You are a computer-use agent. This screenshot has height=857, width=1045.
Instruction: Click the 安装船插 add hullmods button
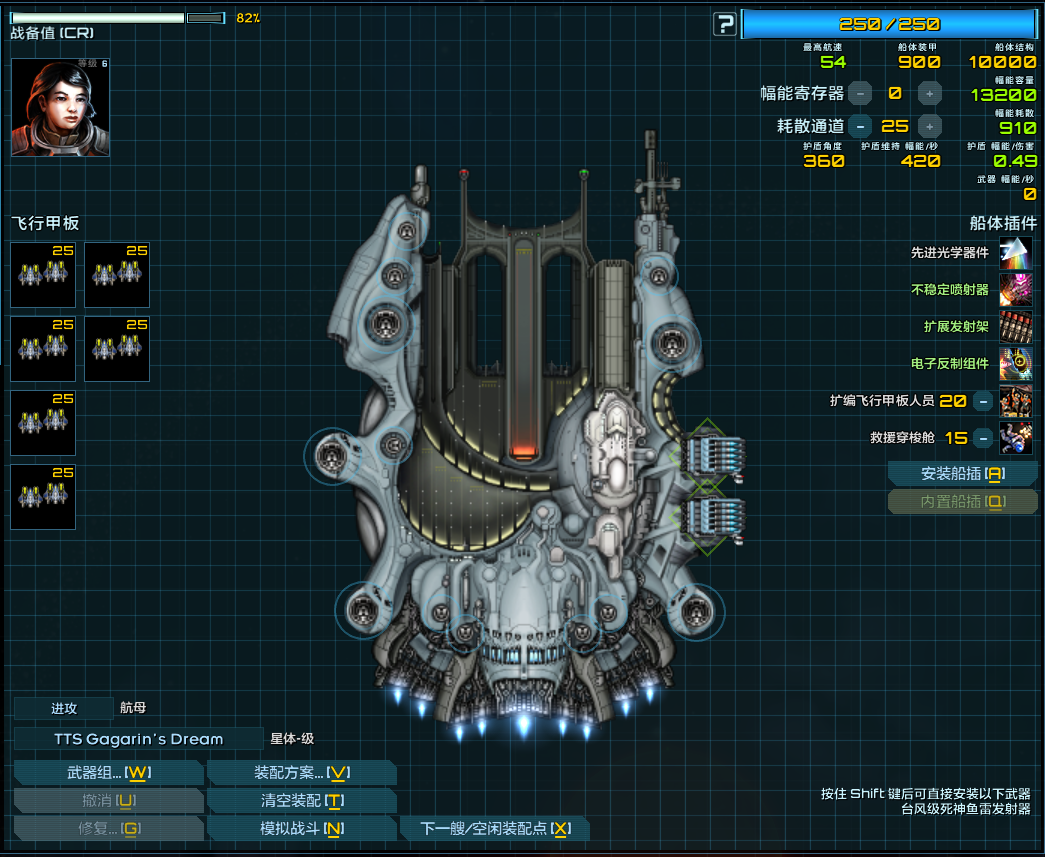click(962, 474)
